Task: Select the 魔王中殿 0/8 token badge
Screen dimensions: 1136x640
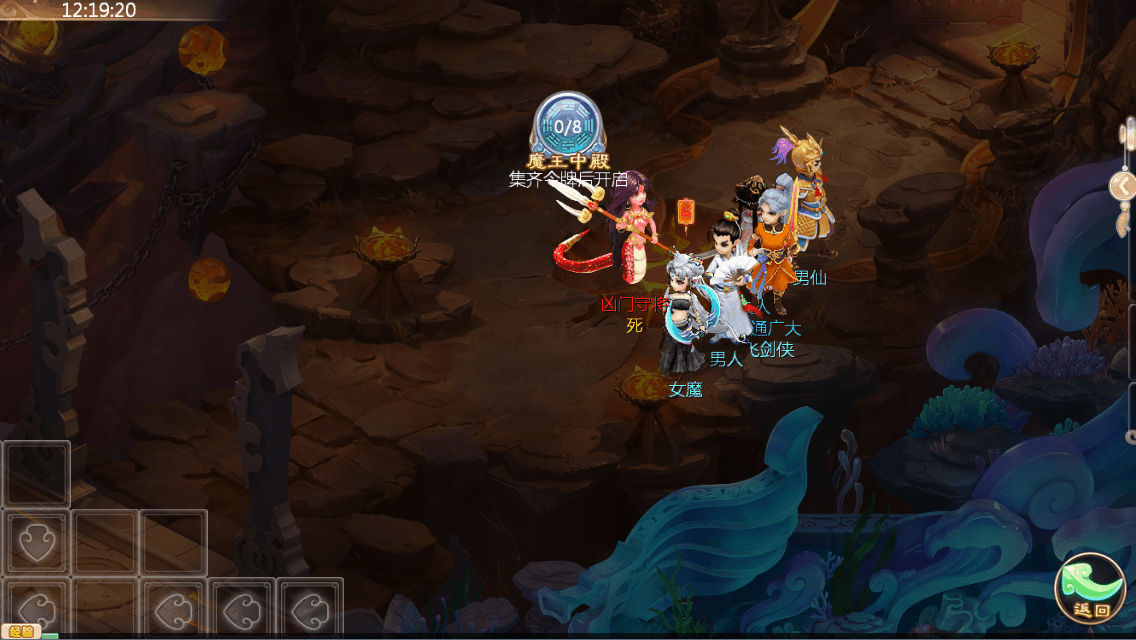Action: point(567,128)
